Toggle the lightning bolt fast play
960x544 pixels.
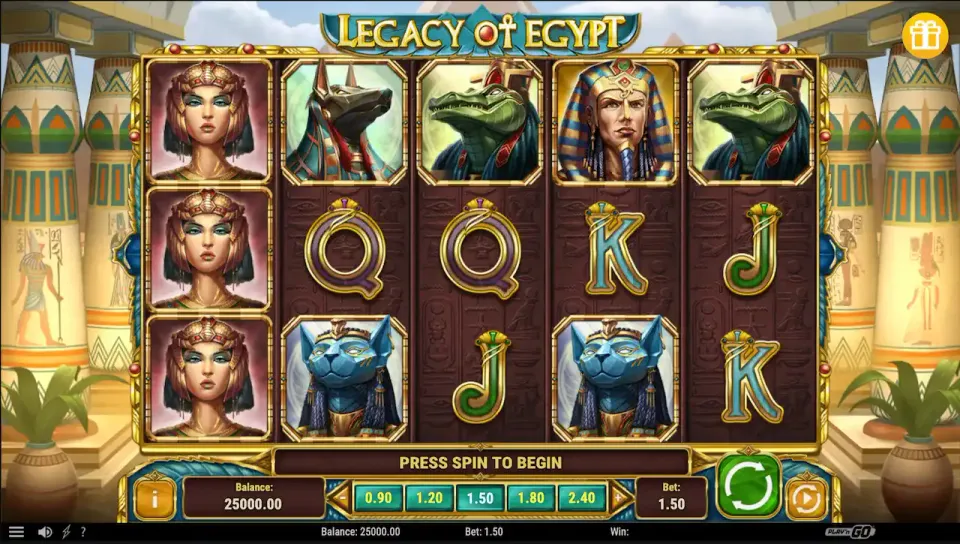tap(66, 532)
